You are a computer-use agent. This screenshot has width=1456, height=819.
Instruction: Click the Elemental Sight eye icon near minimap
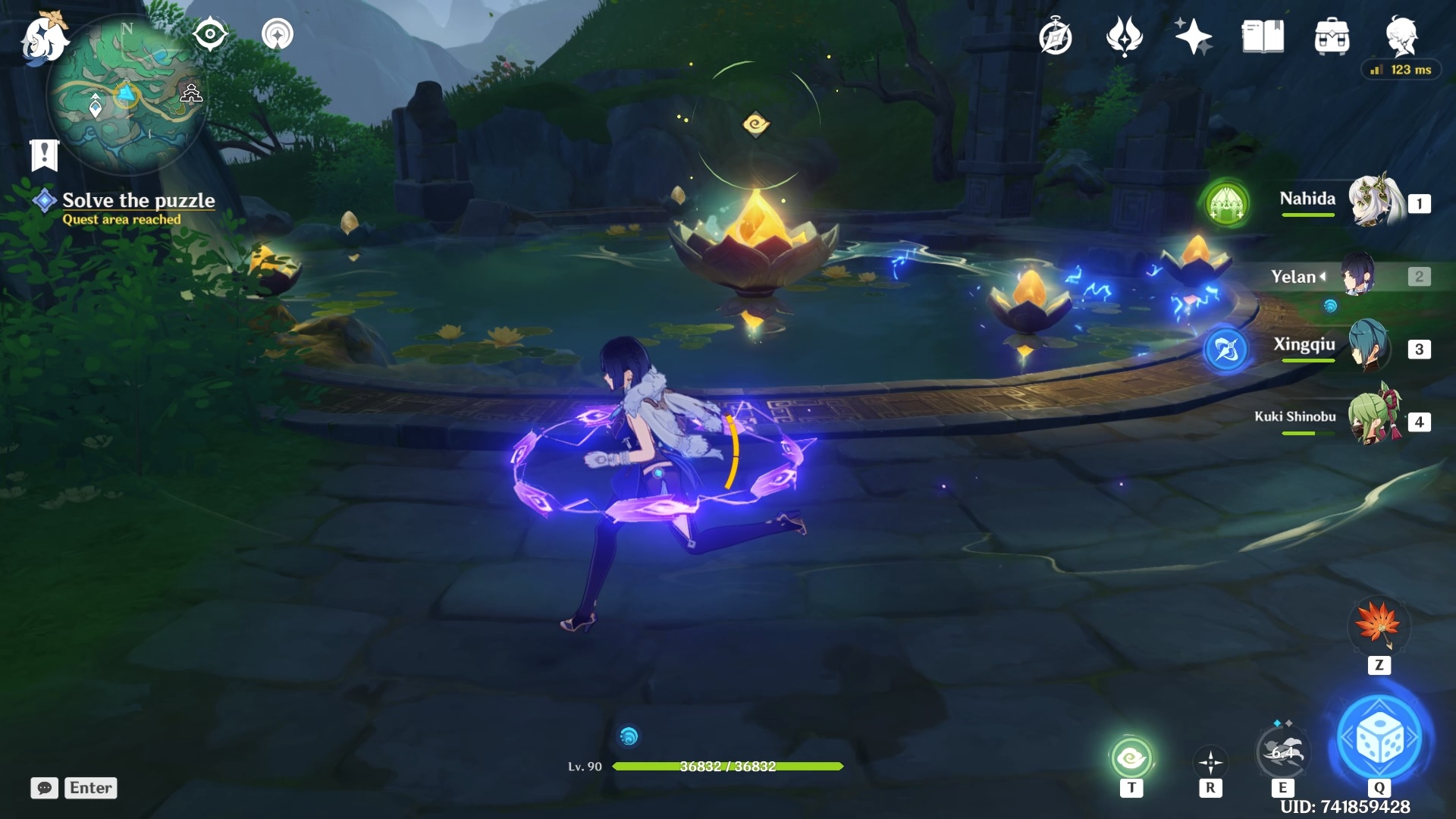tap(210, 32)
